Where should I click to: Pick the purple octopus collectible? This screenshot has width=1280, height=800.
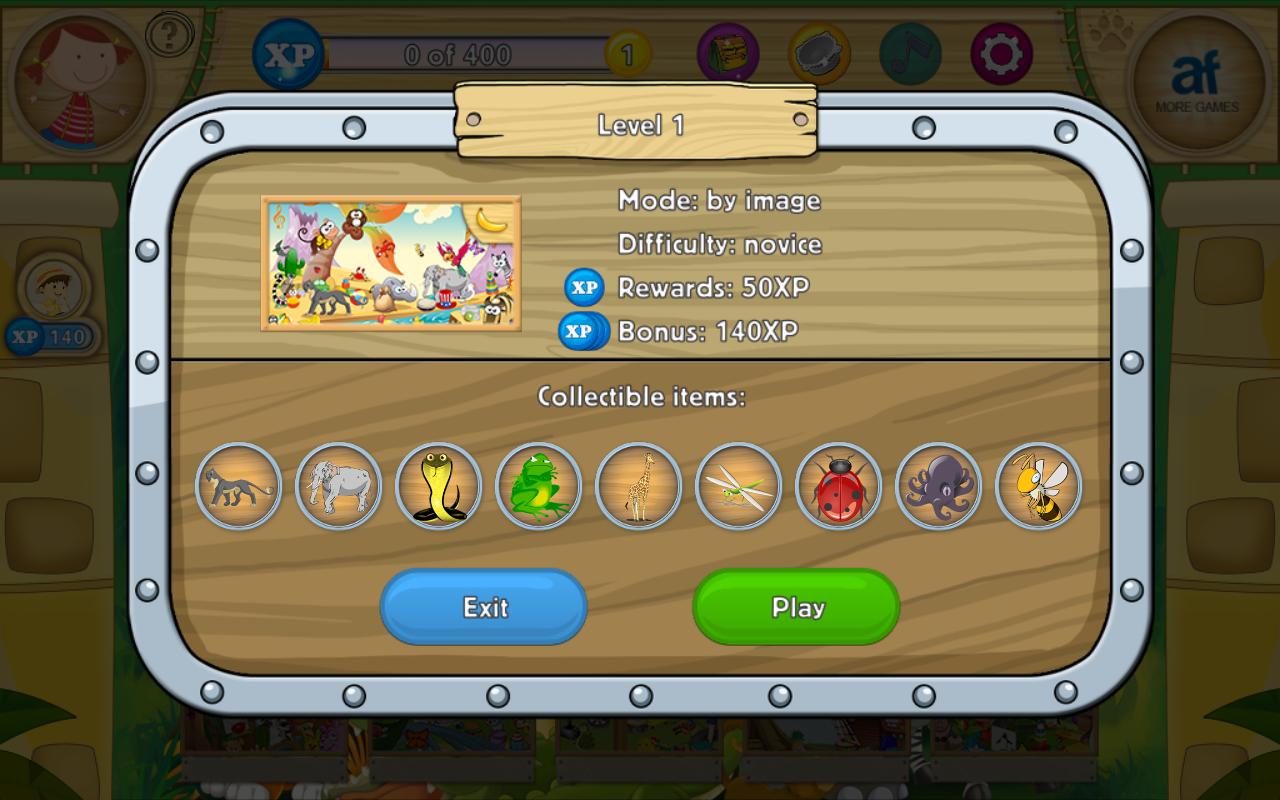click(x=938, y=486)
